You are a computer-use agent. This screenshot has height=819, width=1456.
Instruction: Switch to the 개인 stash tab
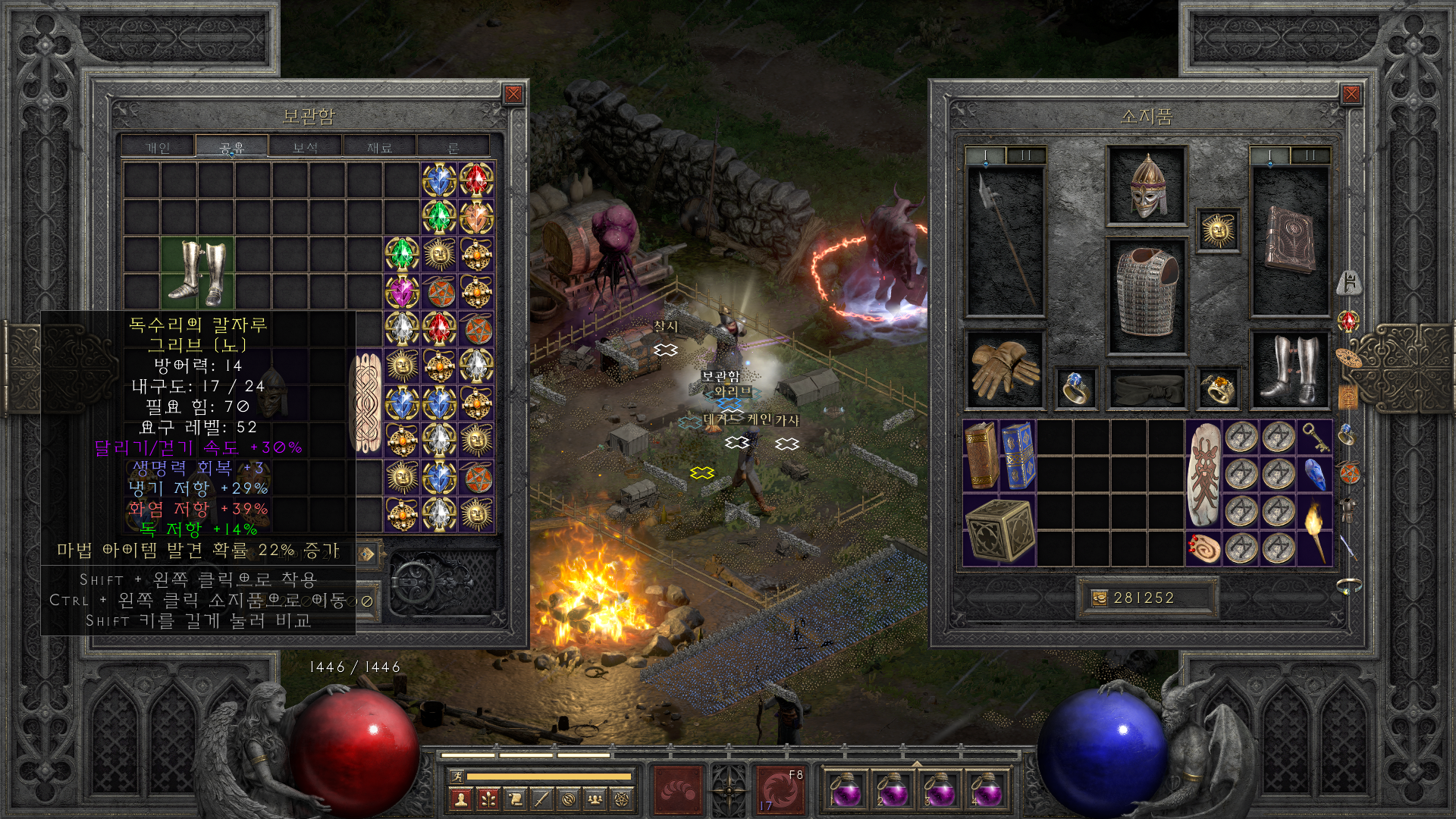(x=158, y=147)
